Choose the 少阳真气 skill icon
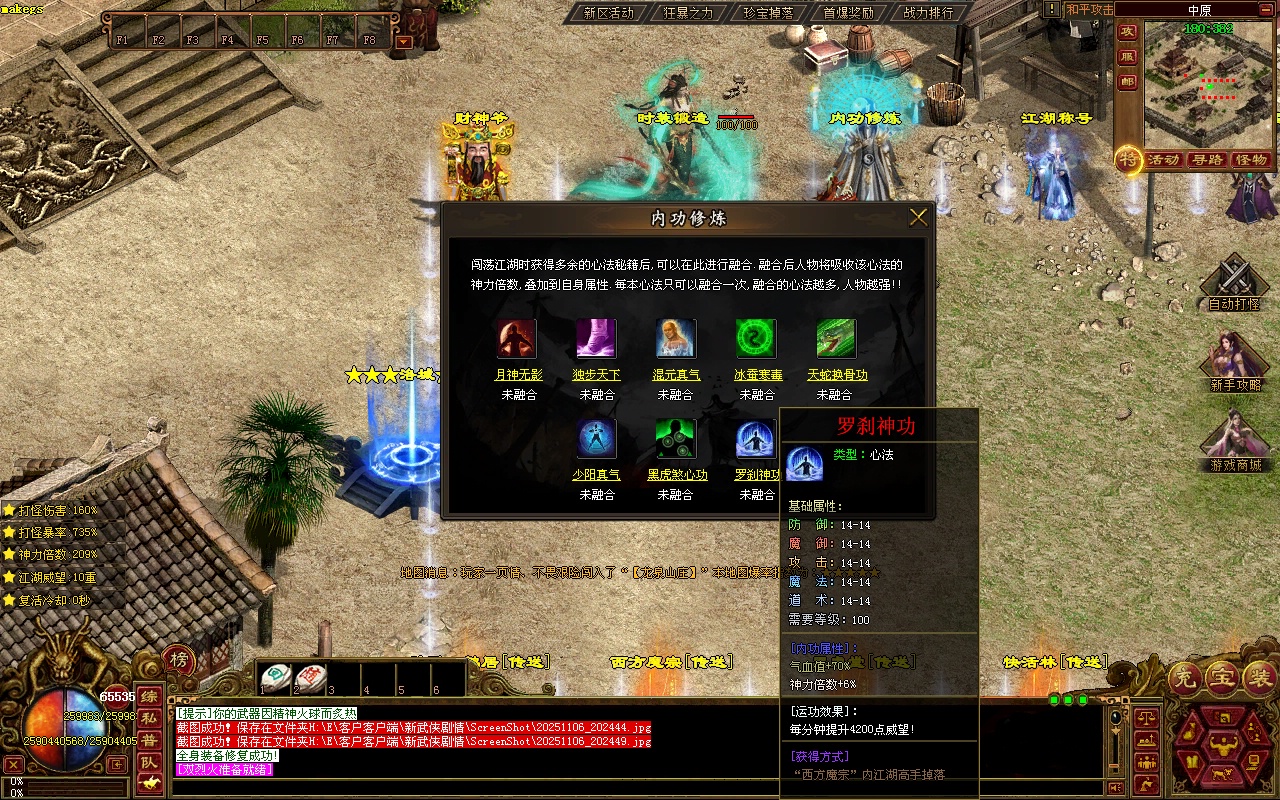This screenshot has width=1280, height=800. tap(597, 439)
